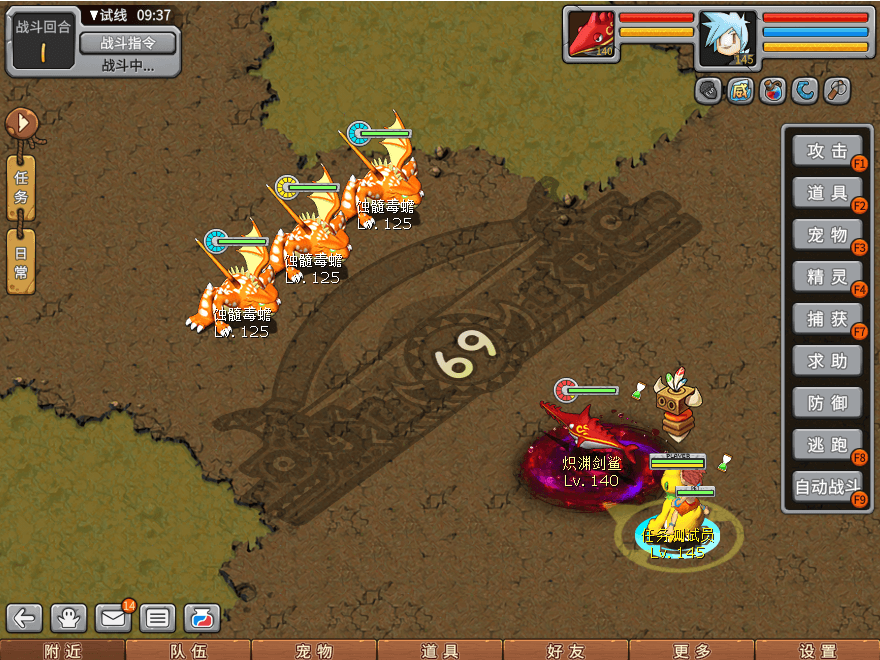
Task: Open the 精灵 (Spirit) battle command
Action: [x=826, y=277]
